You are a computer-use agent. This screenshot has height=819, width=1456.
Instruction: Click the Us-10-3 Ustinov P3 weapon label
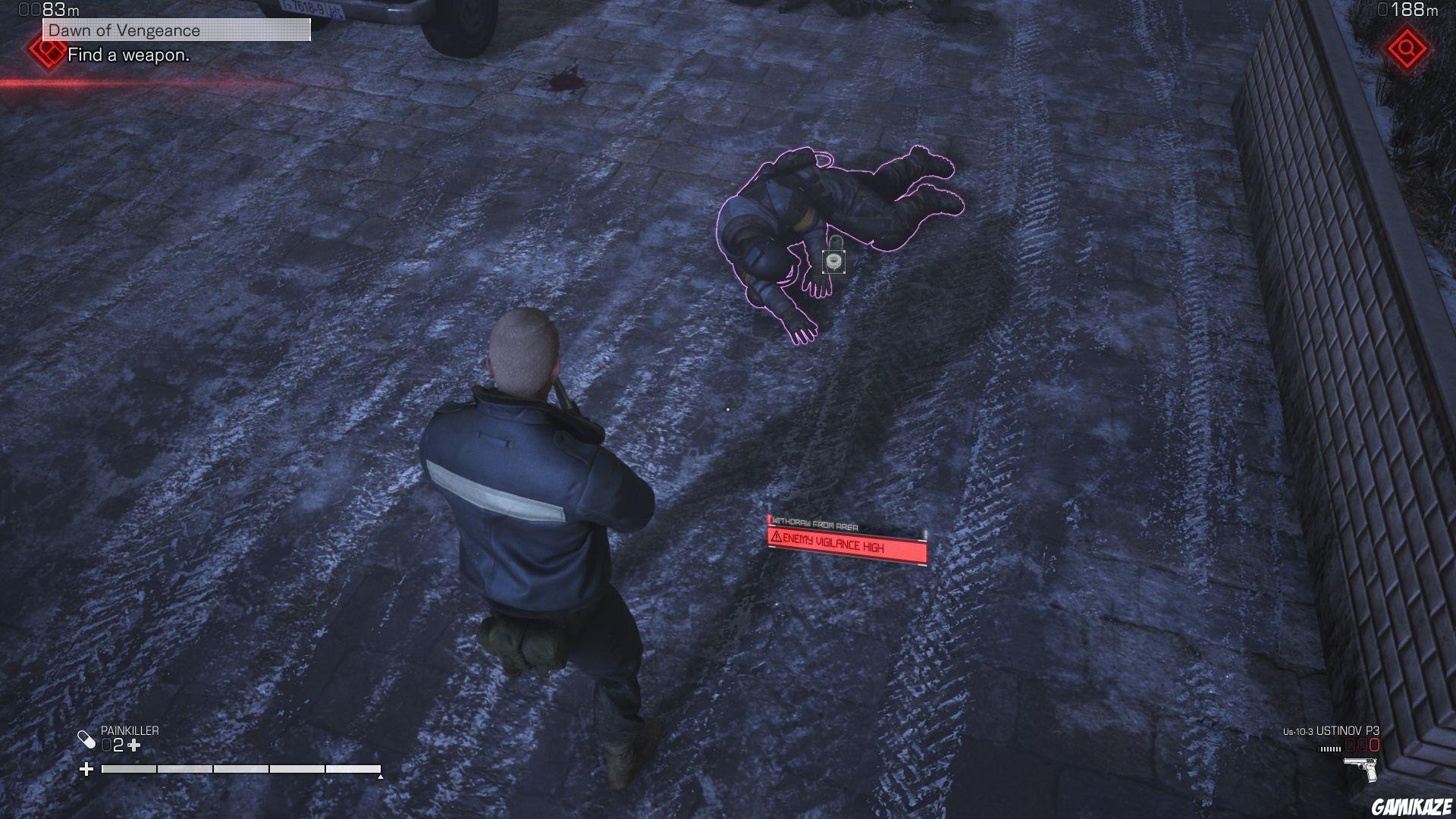pyautogui.click(x=1331, y=731)
